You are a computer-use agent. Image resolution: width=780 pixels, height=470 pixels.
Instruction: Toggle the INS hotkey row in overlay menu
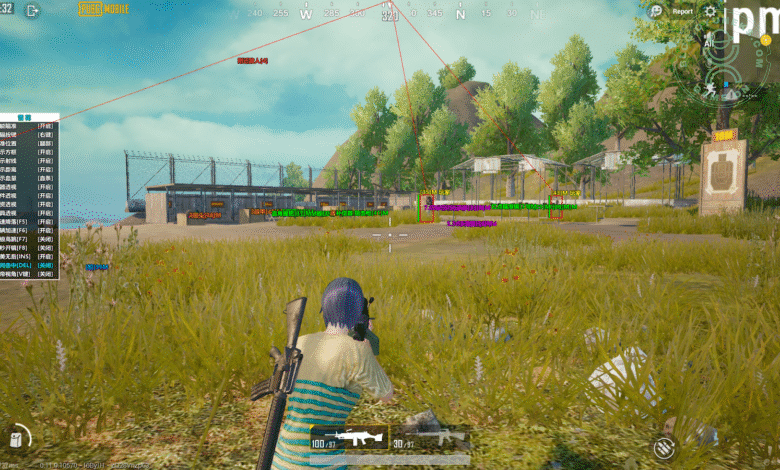tap(29, 256)
